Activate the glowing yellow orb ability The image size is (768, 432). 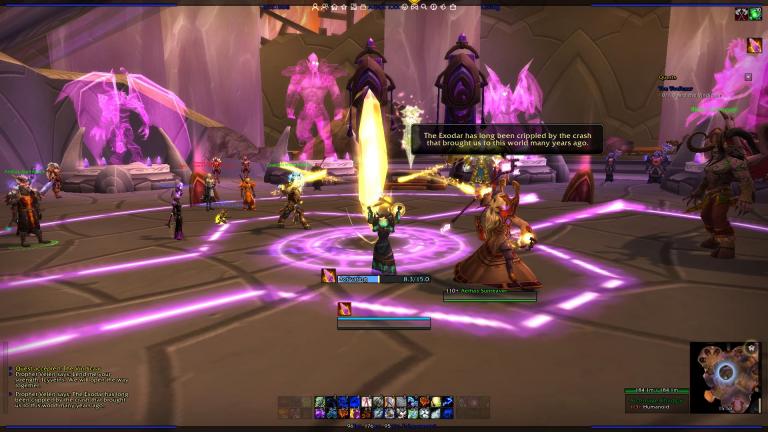[437, 402]
